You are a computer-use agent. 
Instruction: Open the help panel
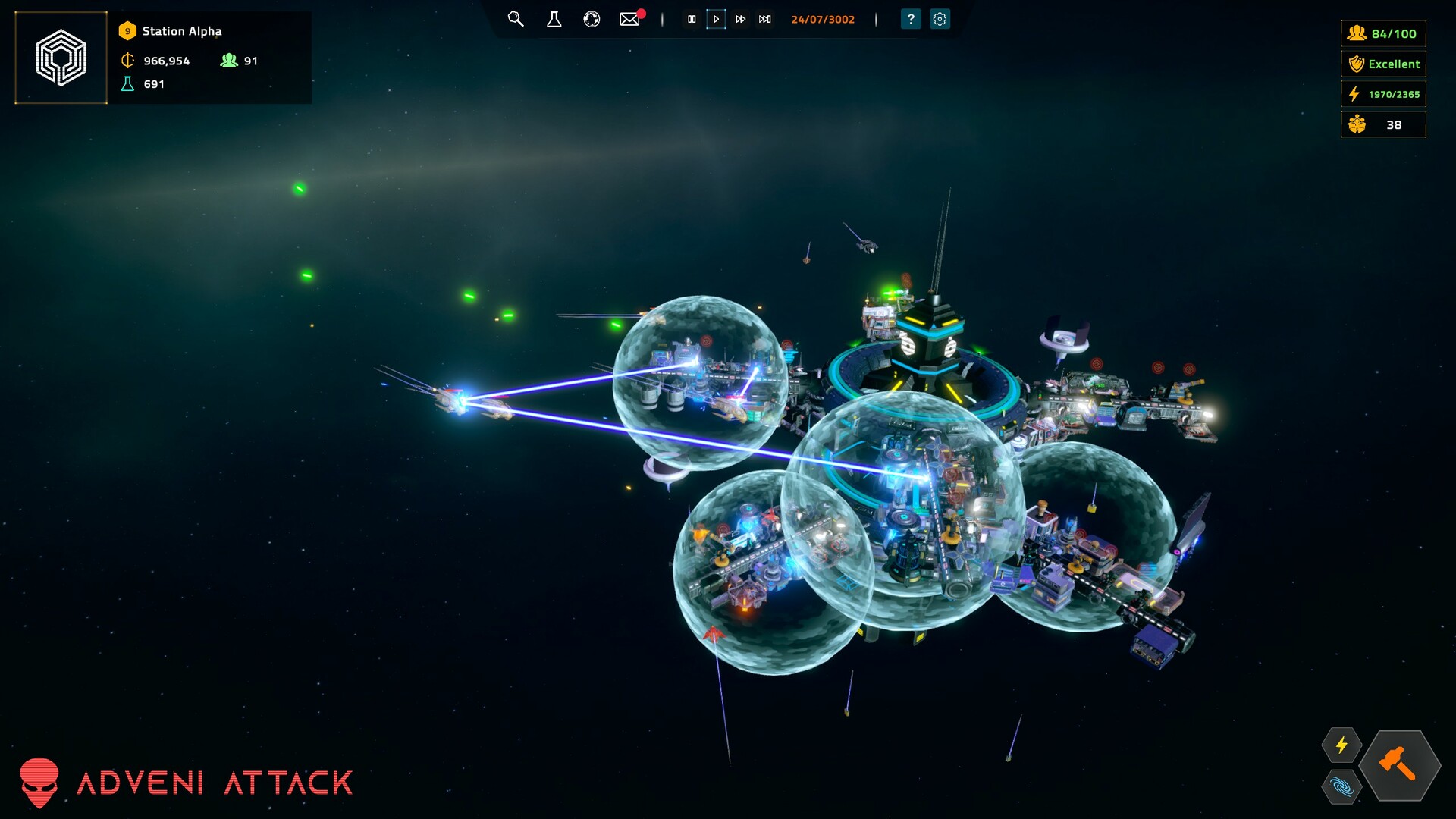(x=909, y=19)
